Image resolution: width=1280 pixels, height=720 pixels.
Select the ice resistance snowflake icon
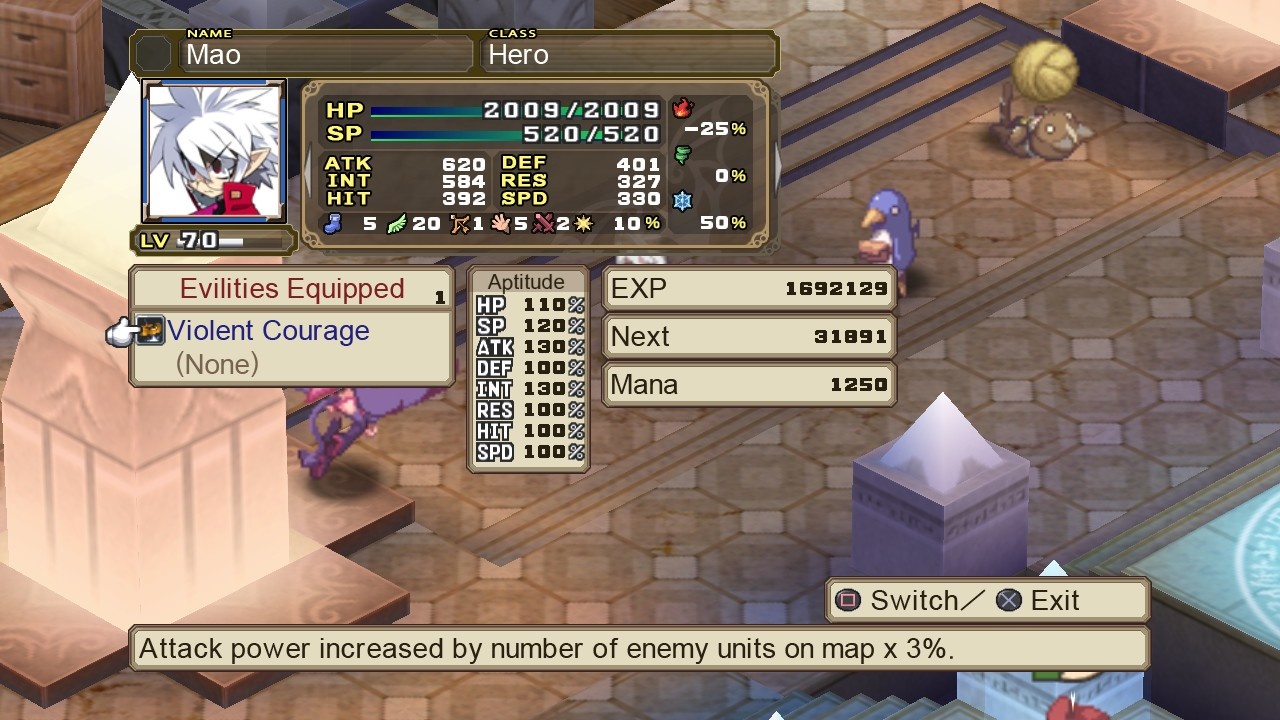(x=683, y=199)
